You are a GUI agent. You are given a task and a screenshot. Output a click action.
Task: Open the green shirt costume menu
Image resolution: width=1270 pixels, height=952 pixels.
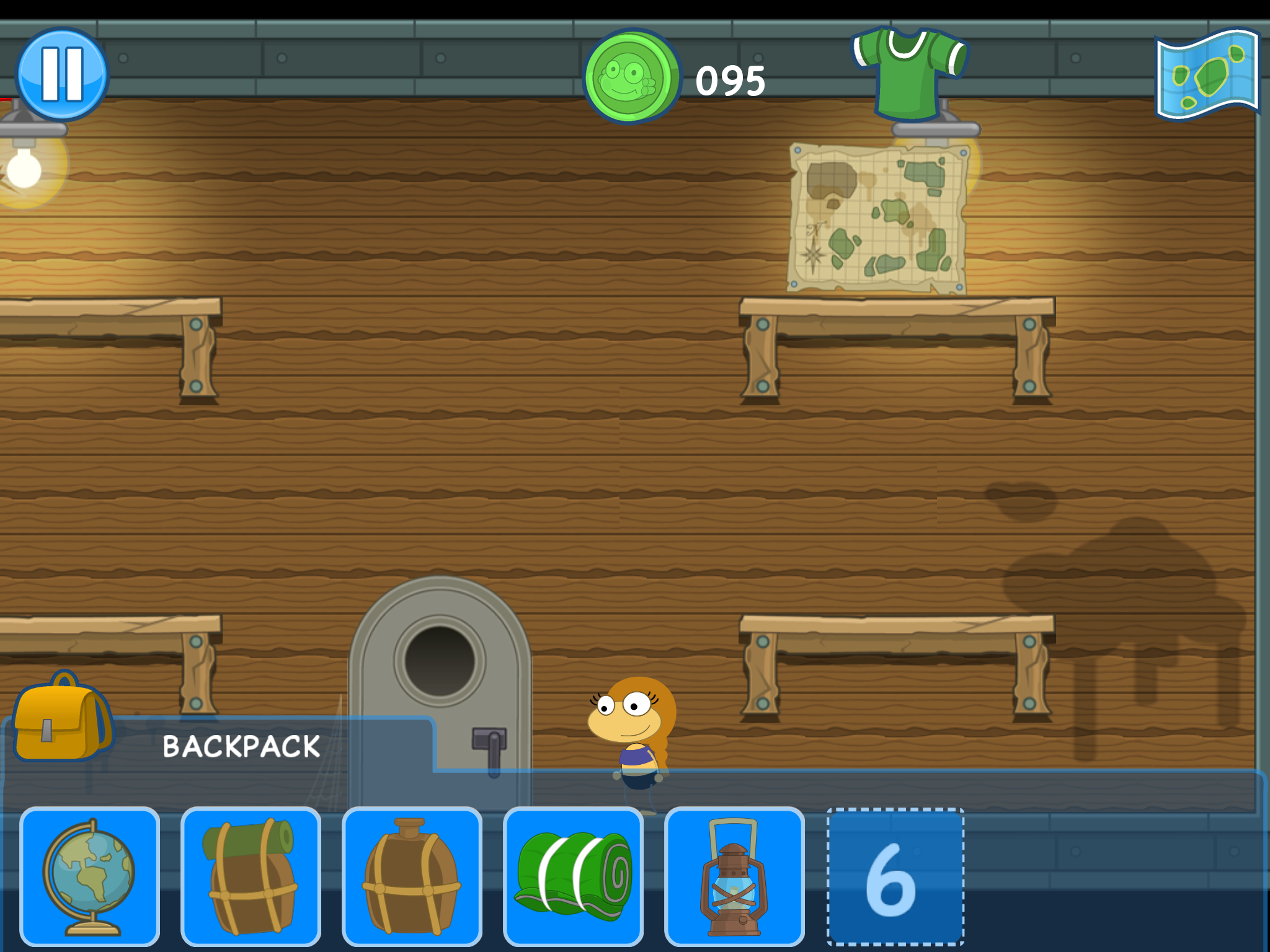(x=909, y=73)
